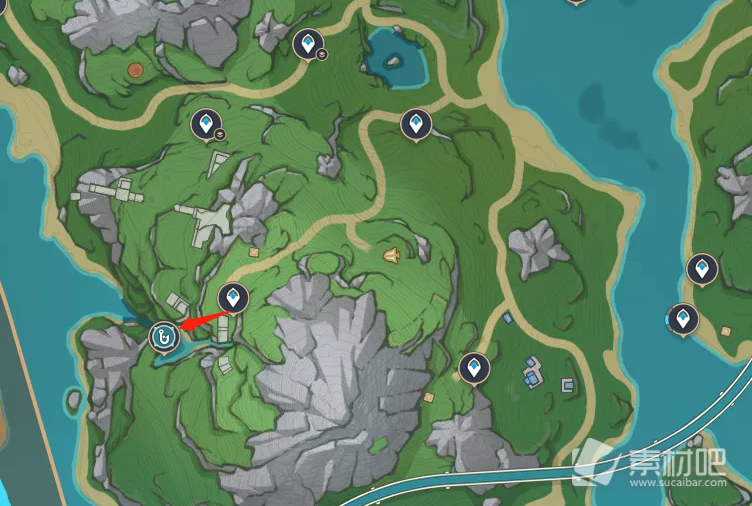Select the fishing spot hook marker
Viewport: 752px width, 506px height.
163,337
